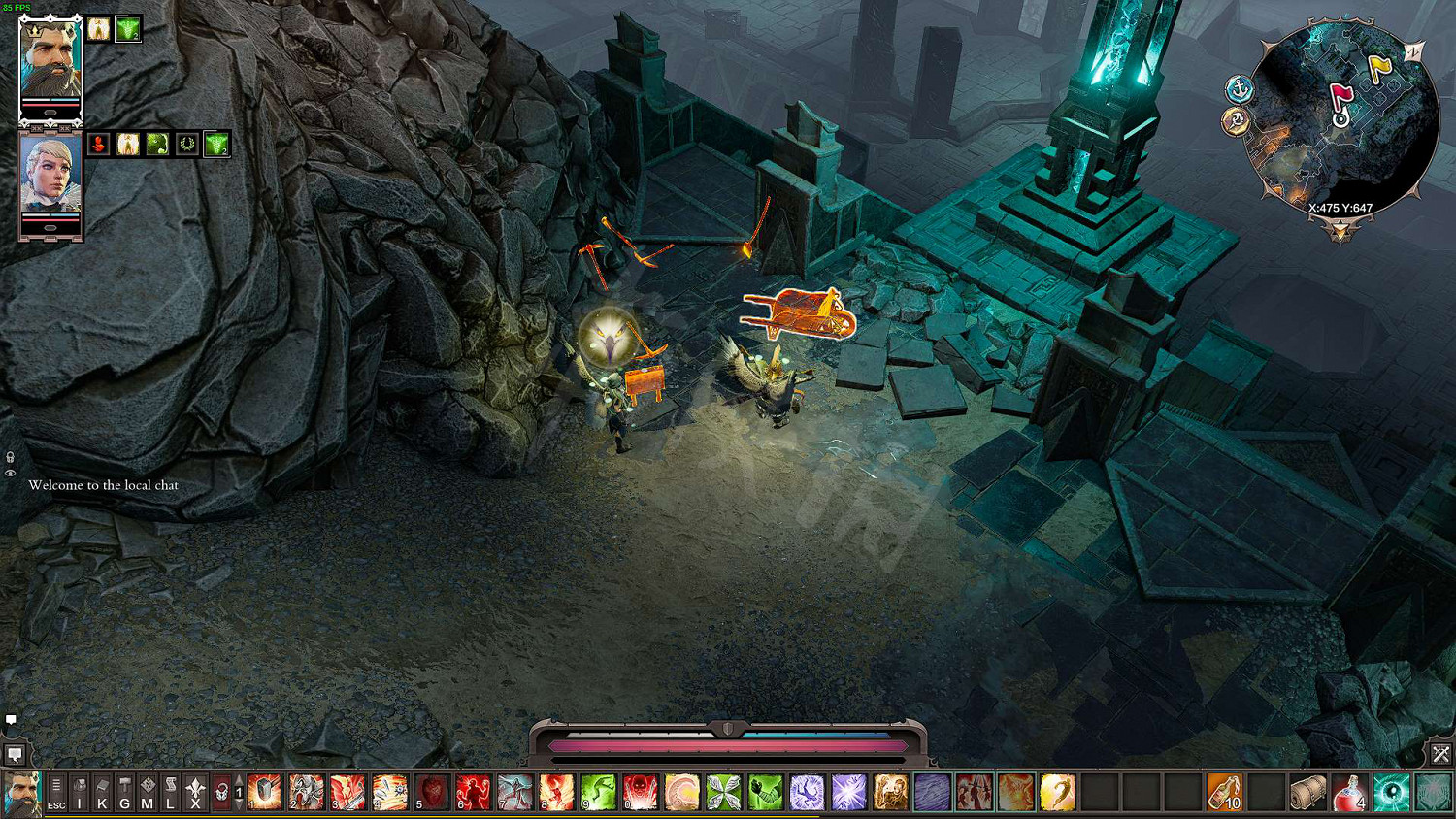This screenshot has height=819, width=1456.
Task: Click the anchor waypoint button beside the minimap
Action: pos(1240,89)
